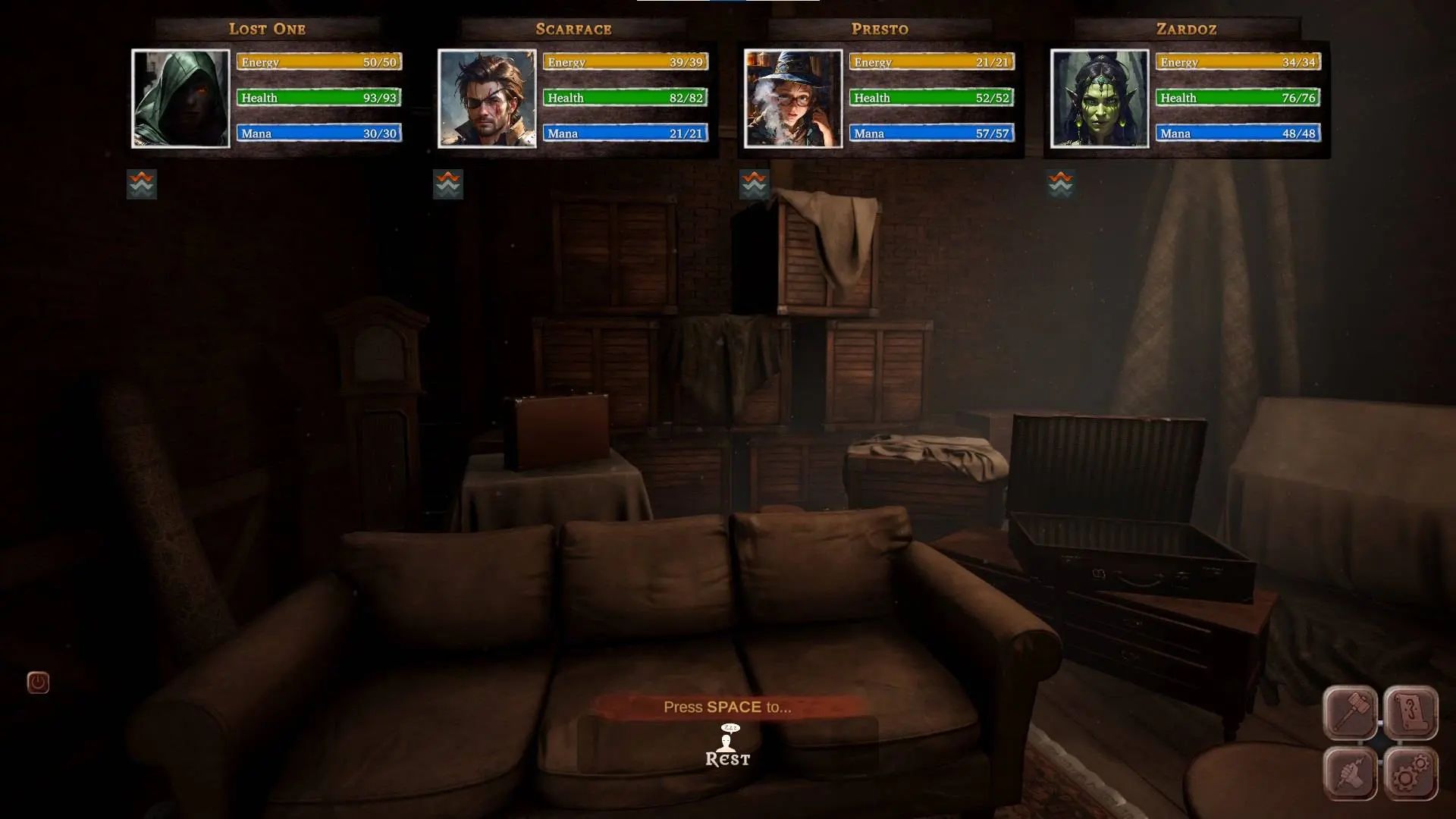The height and width of the screenshot is (819, 1456).
Task: Open the question-mark scroll journal
Action: (x=1410, y=713)
